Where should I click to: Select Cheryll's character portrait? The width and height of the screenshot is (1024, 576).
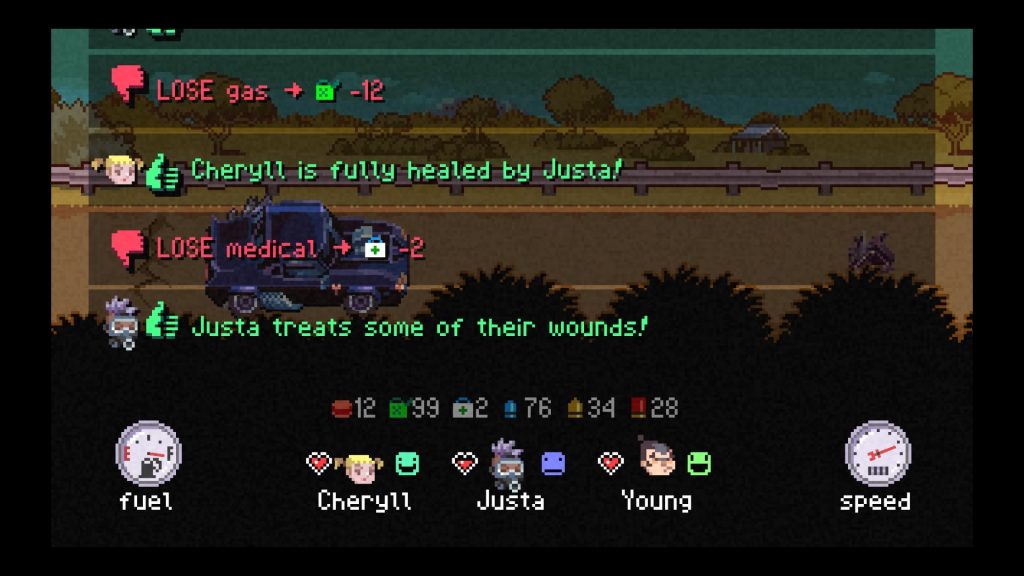click(x=360, y=464)
